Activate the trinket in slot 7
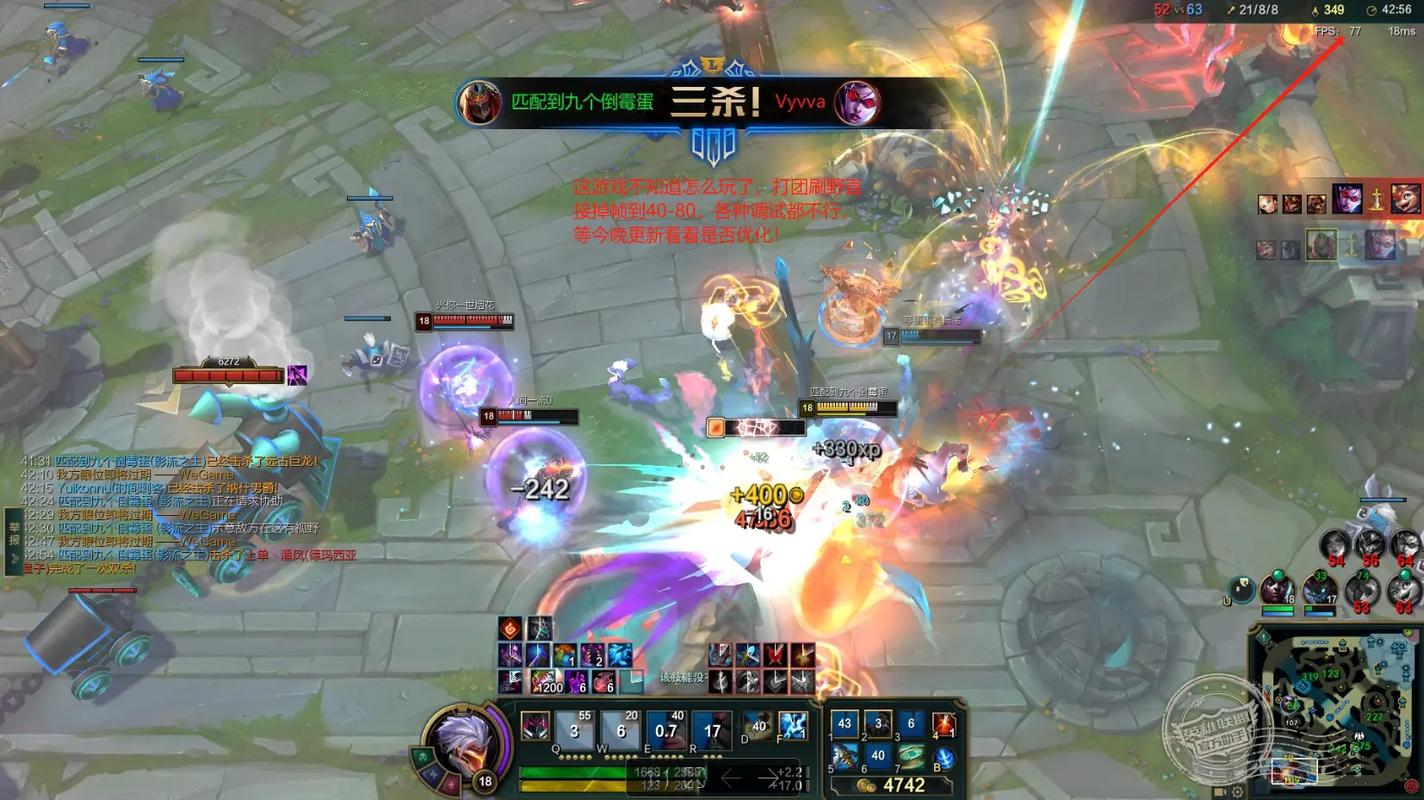 (x=911, y=756)
